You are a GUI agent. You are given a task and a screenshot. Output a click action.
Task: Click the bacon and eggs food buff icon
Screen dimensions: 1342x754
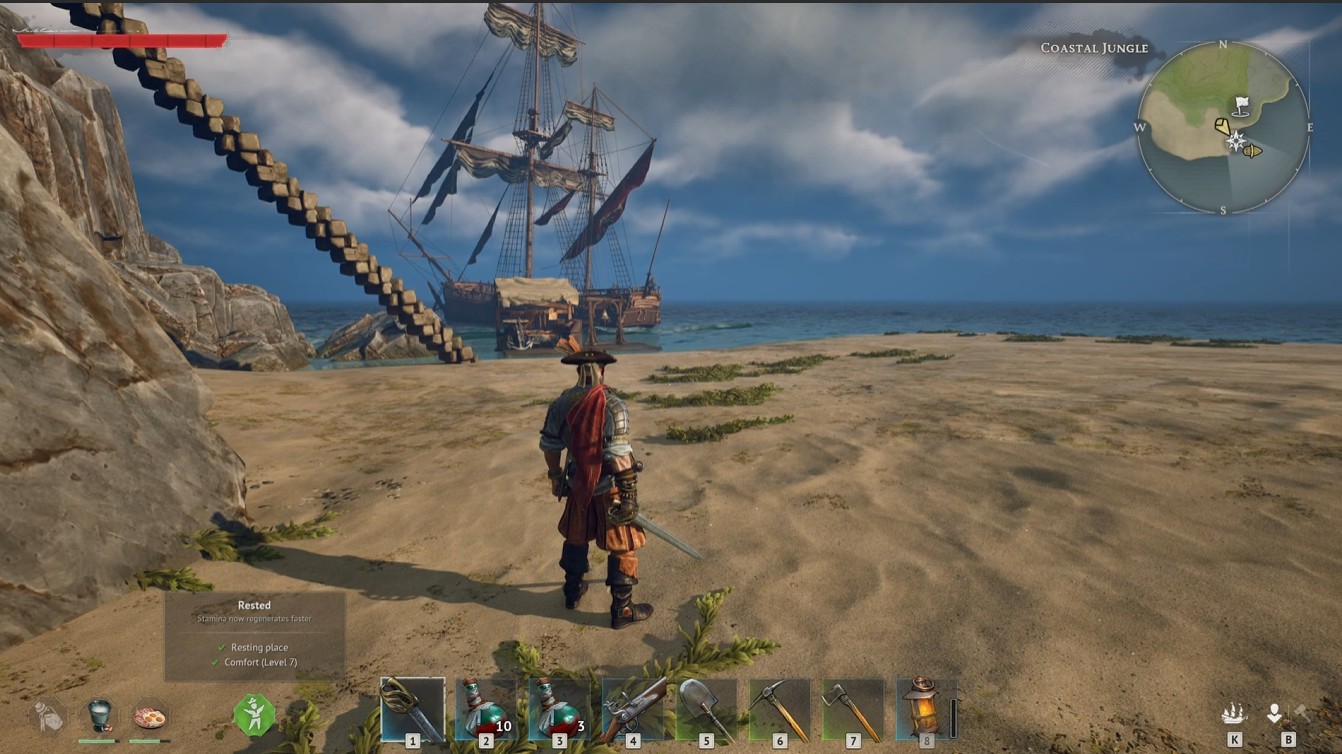[150, 716]
